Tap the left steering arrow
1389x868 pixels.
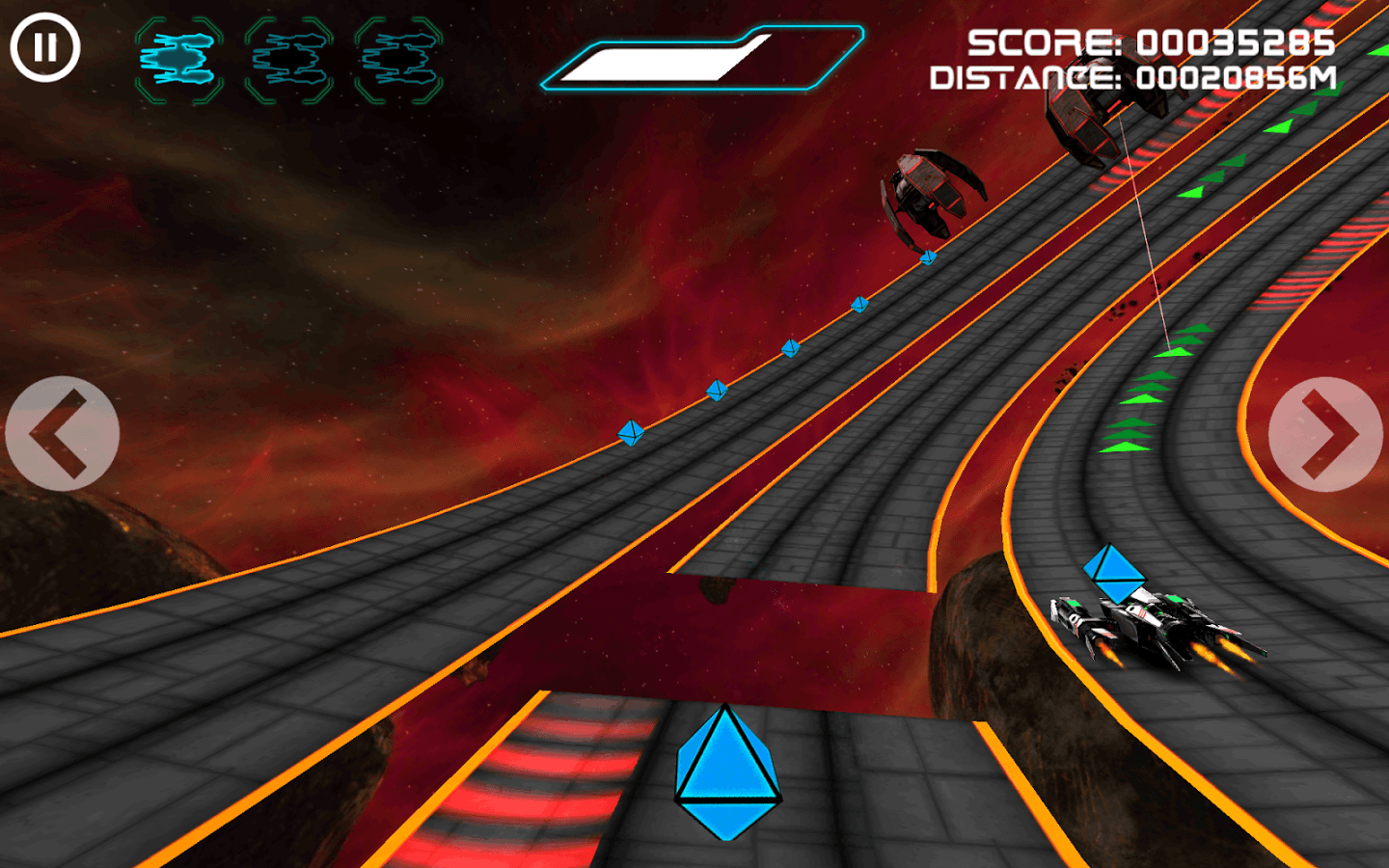pyautogui.click(x=62, y=432)
